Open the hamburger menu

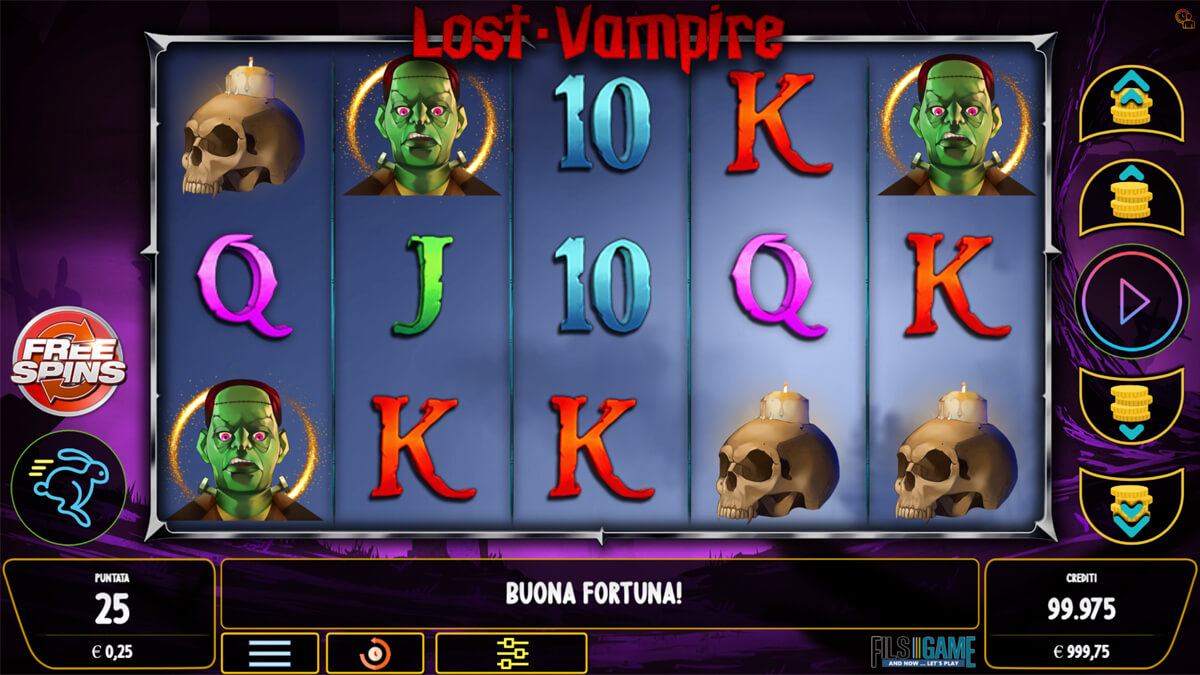pos(269,653)
